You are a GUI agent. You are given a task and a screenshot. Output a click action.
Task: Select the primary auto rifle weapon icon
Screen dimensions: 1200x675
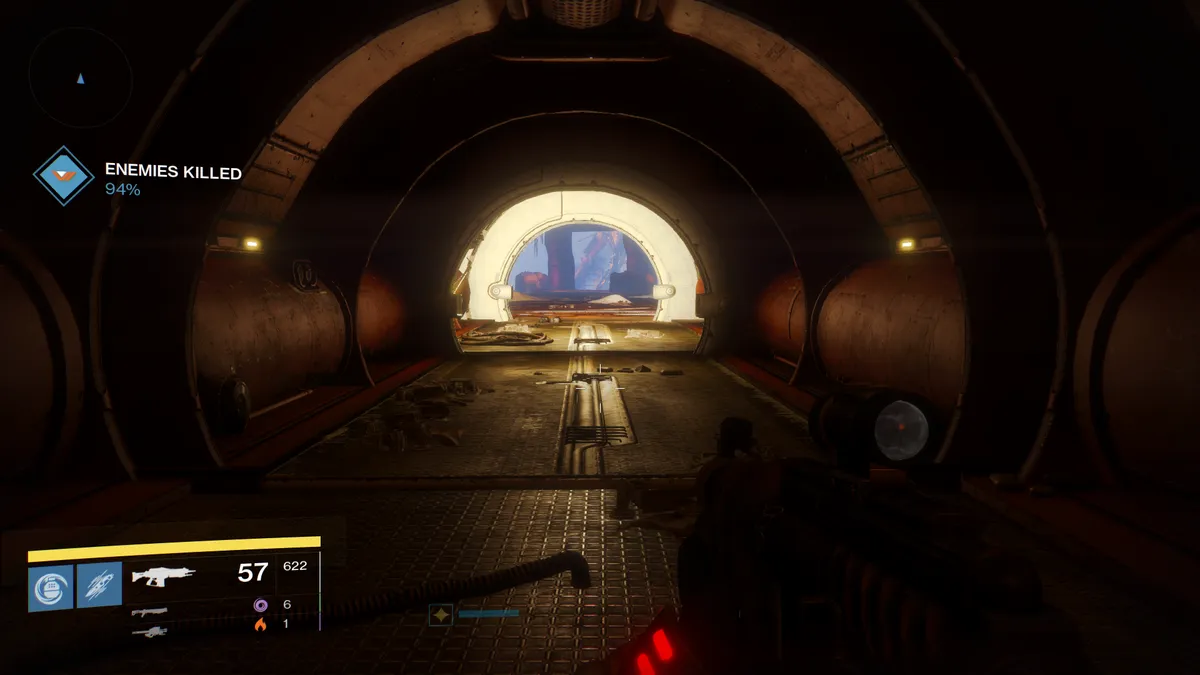tap(164, 576)
